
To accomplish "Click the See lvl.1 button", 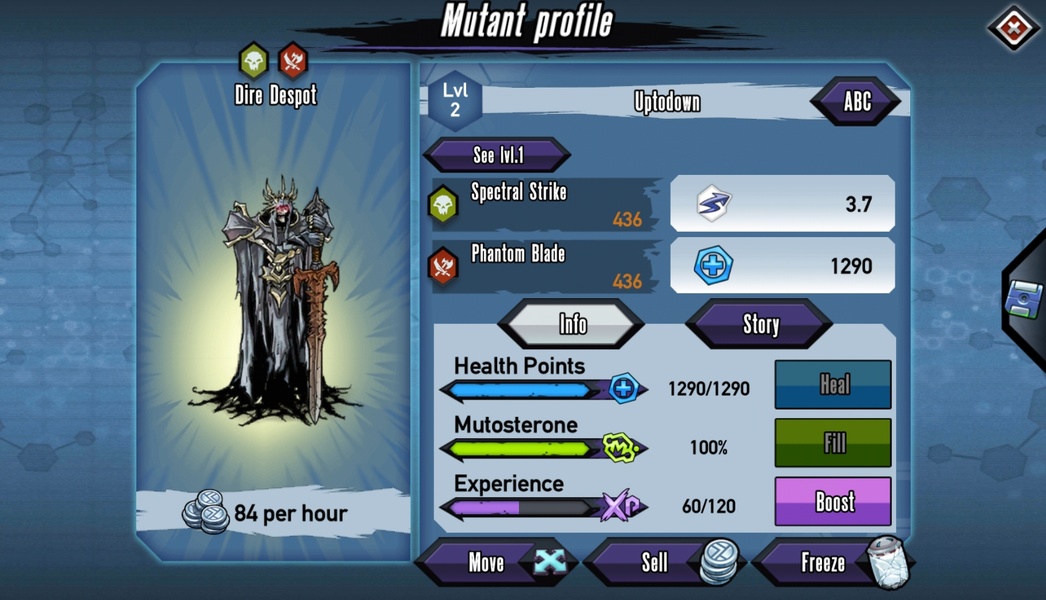I will pos(497,155).
